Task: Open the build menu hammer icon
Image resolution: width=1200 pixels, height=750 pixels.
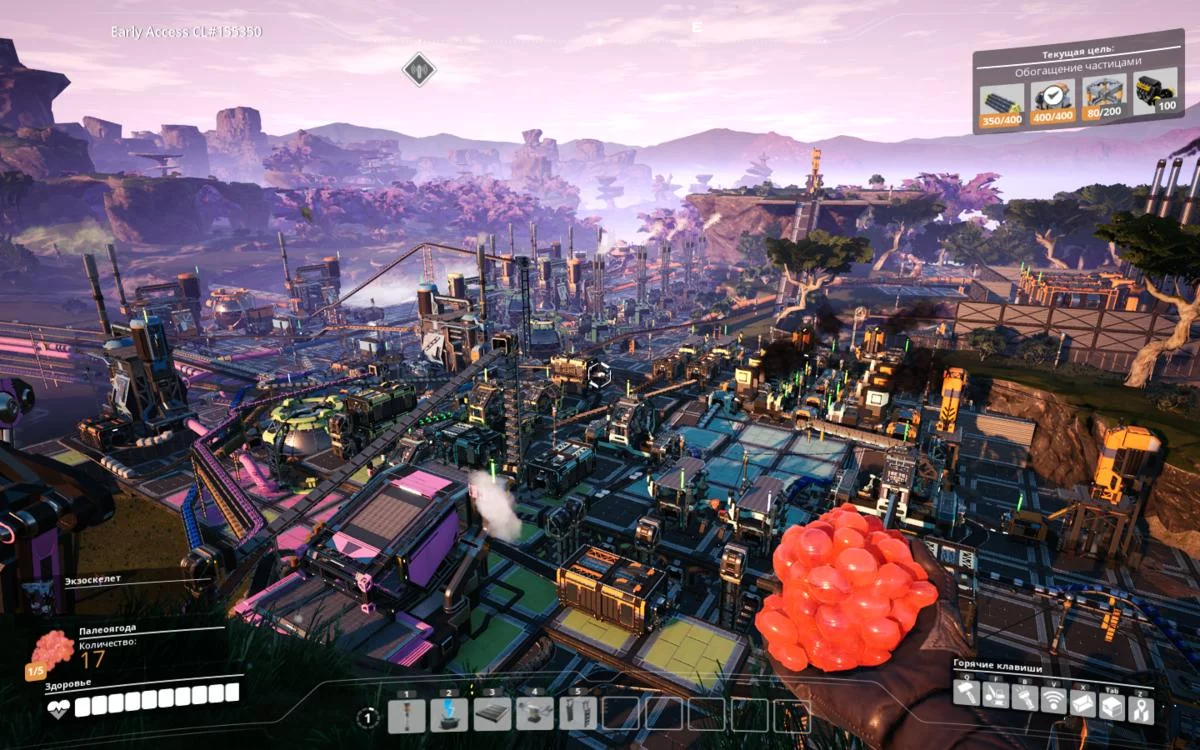Action: point(966,694)
